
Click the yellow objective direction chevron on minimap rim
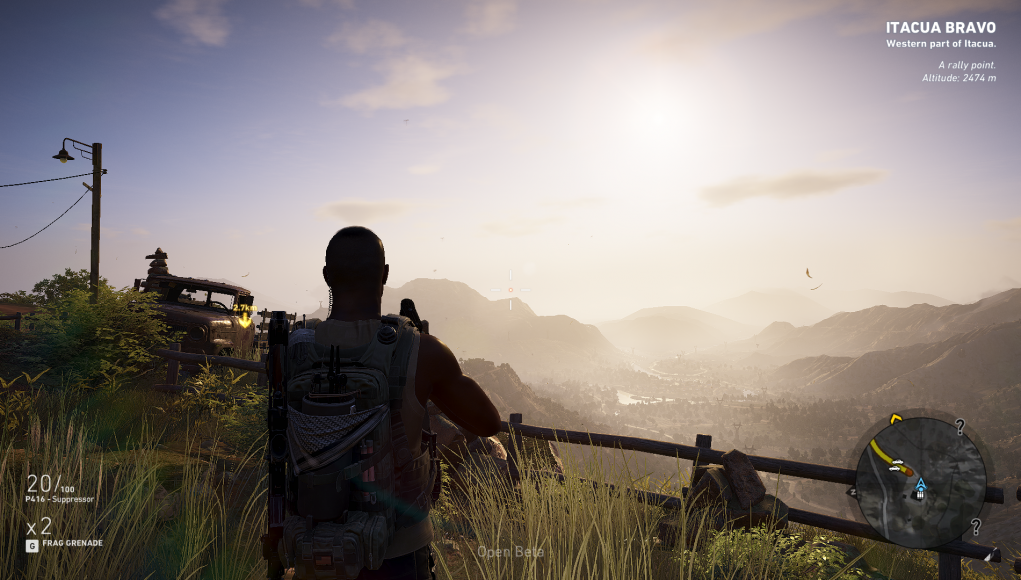pyautogui.click(x=896, y=417)
